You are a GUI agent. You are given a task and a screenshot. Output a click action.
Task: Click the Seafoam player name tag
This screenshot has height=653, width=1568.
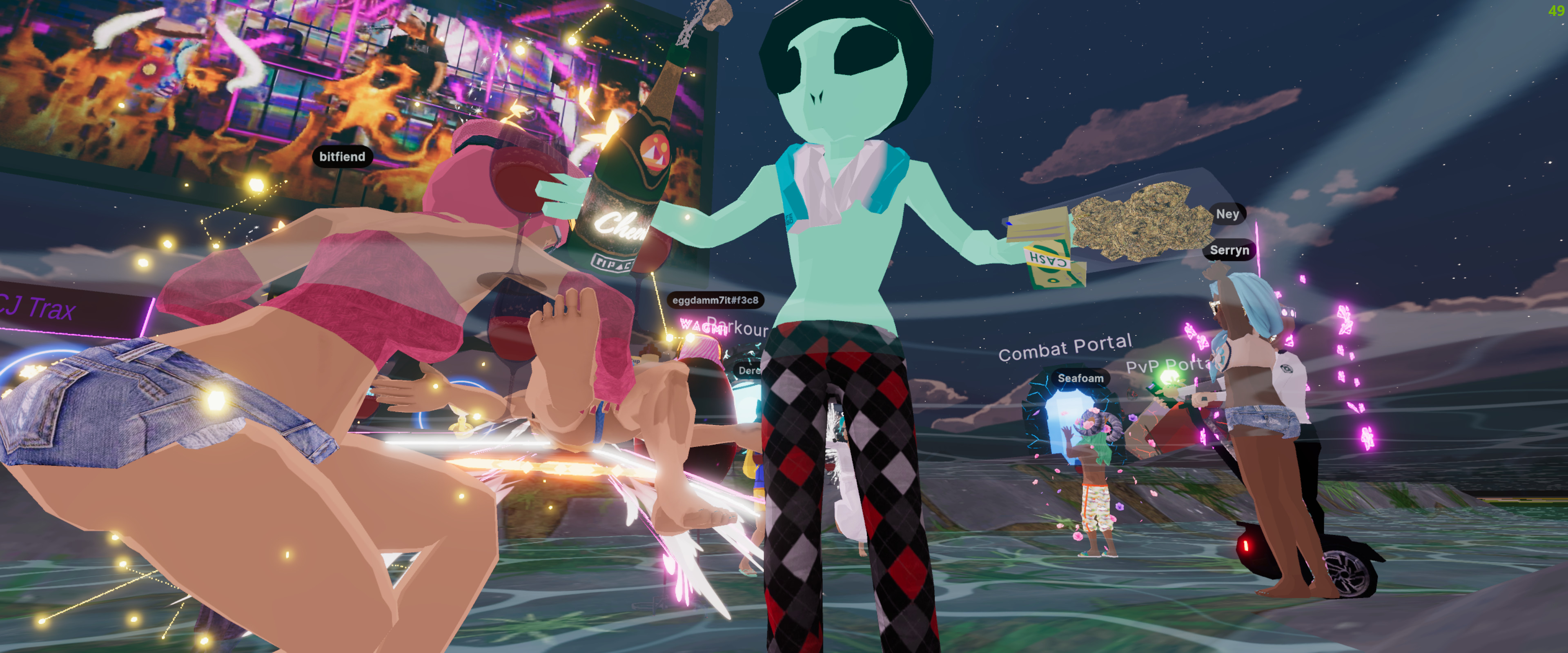(x=1080, y=378)
